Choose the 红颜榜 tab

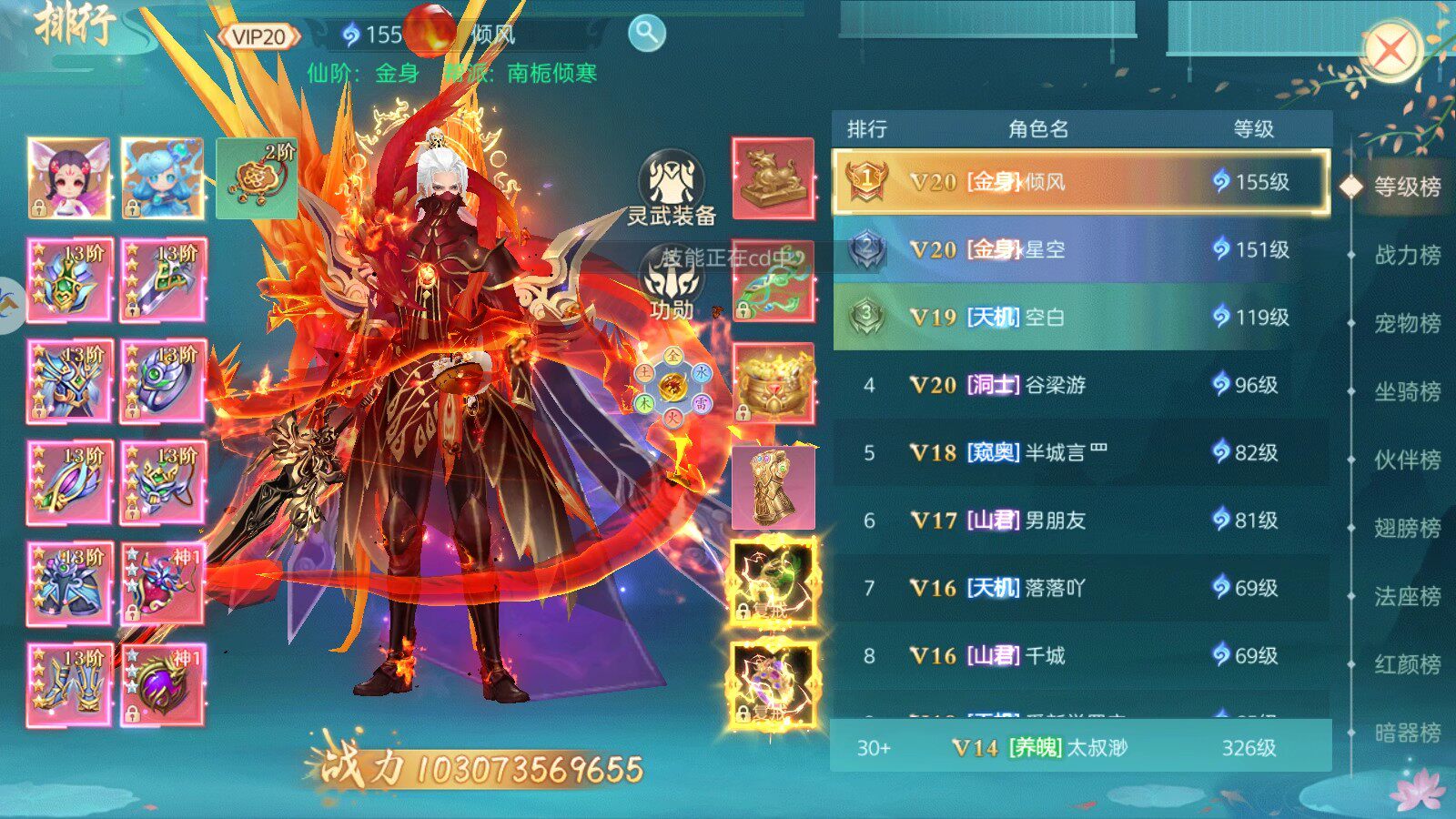[1406, 664]
